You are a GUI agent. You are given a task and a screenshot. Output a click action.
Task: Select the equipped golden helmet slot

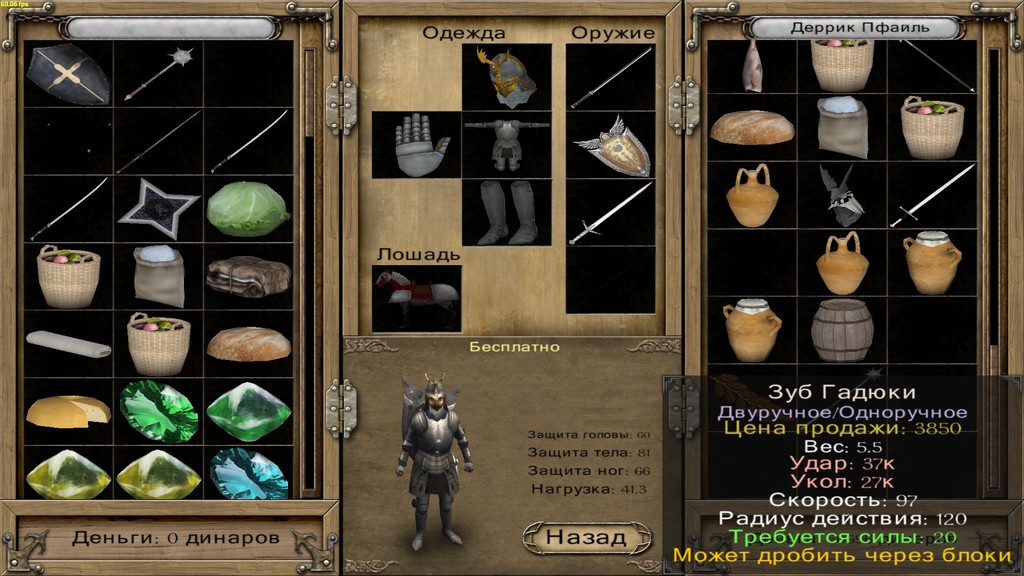[x=506, y=77]
